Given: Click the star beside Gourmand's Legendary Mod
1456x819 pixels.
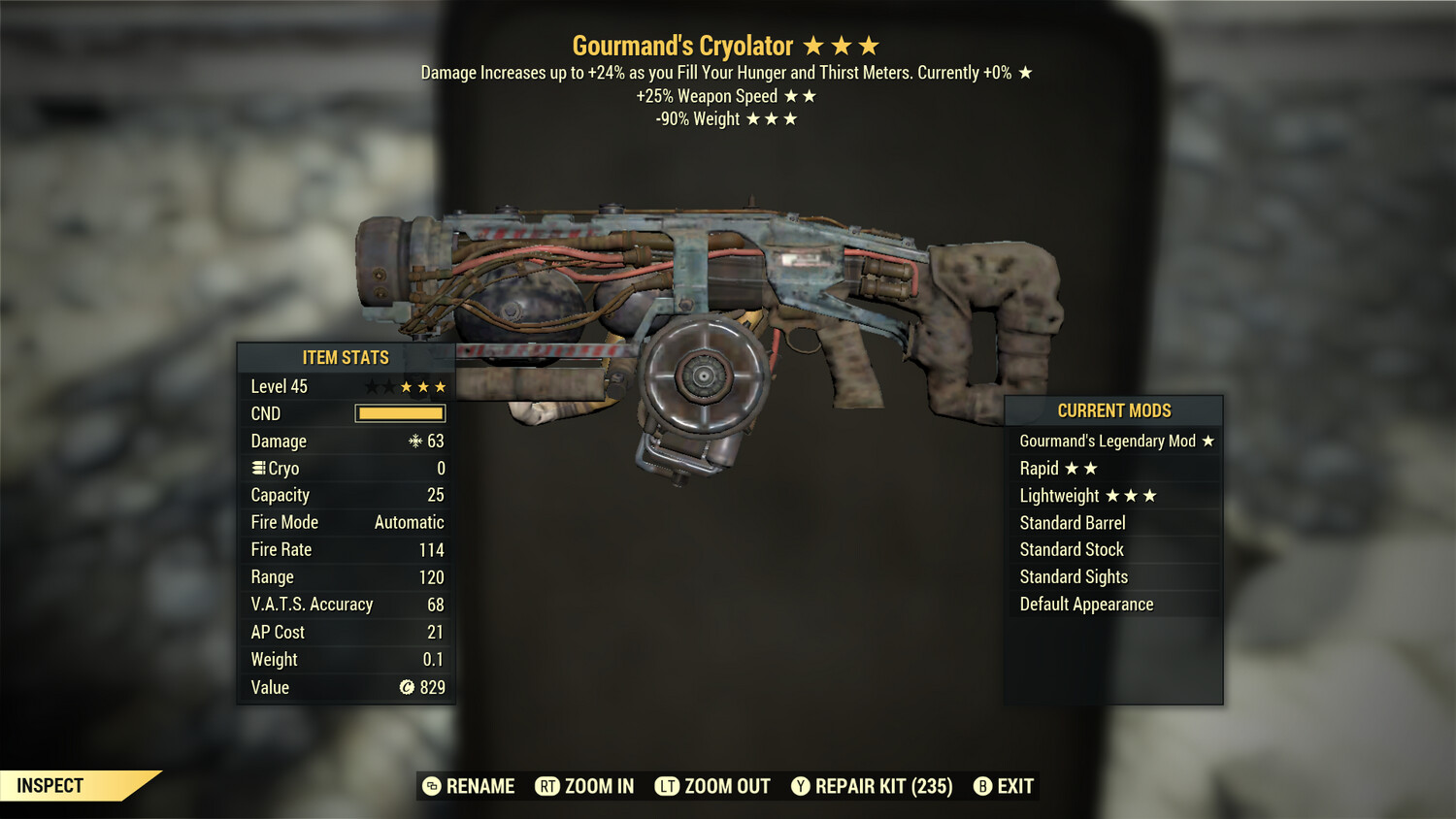Looking at the screenshot, I should [1208, 441].
